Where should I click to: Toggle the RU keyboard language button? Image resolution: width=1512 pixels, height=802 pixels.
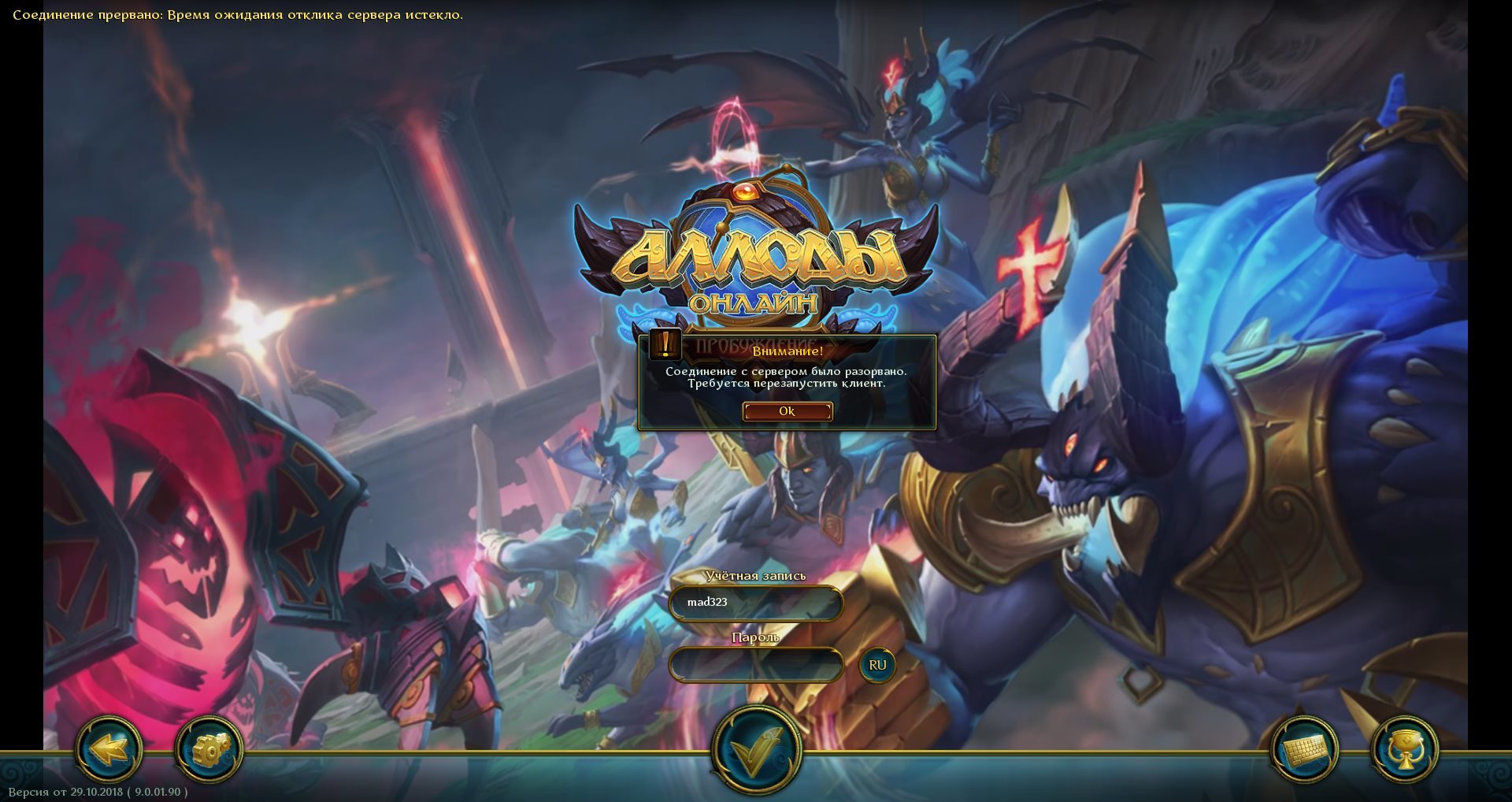point(877,665)
